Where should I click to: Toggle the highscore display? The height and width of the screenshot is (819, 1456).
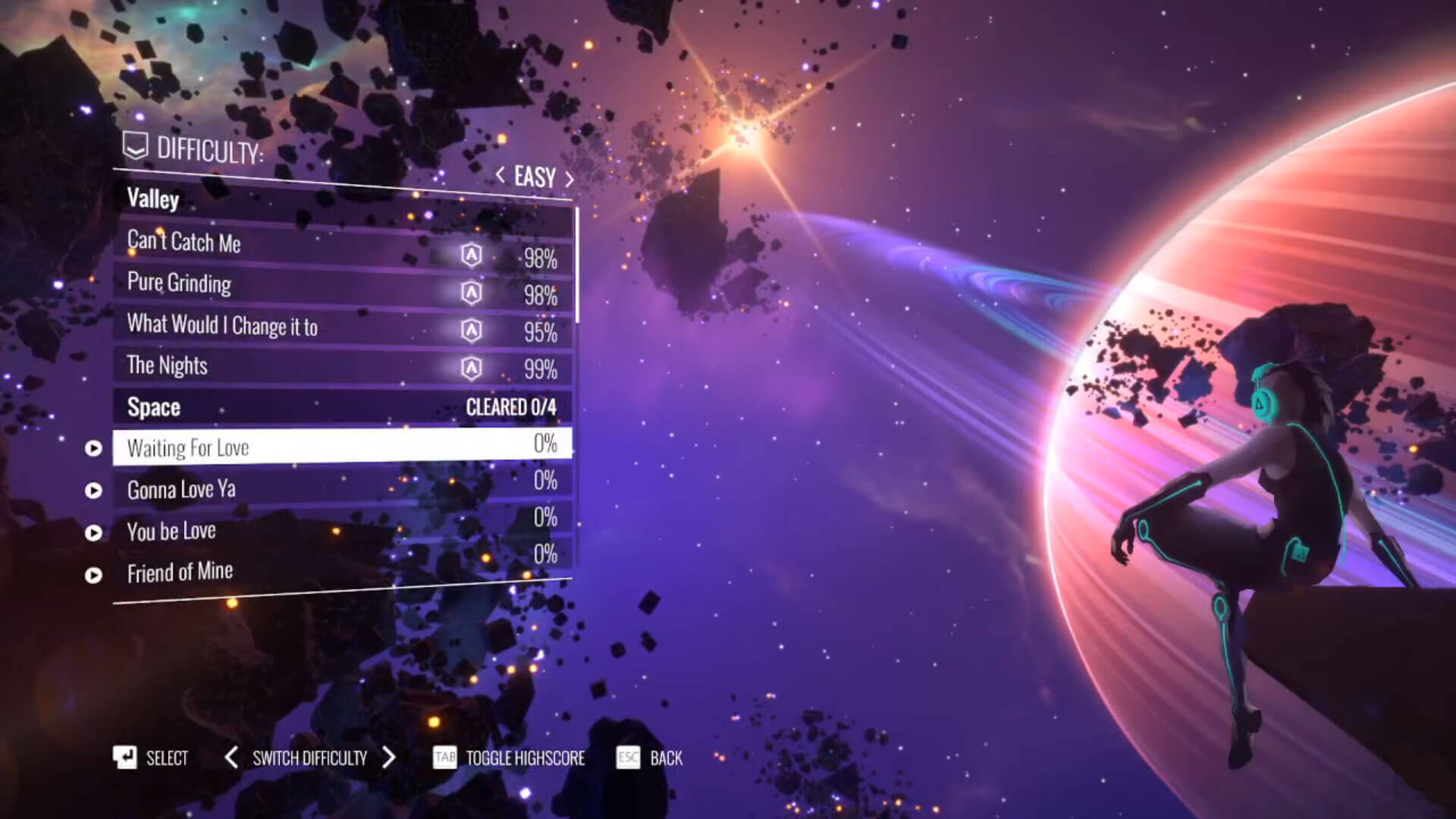click(509, 758)
